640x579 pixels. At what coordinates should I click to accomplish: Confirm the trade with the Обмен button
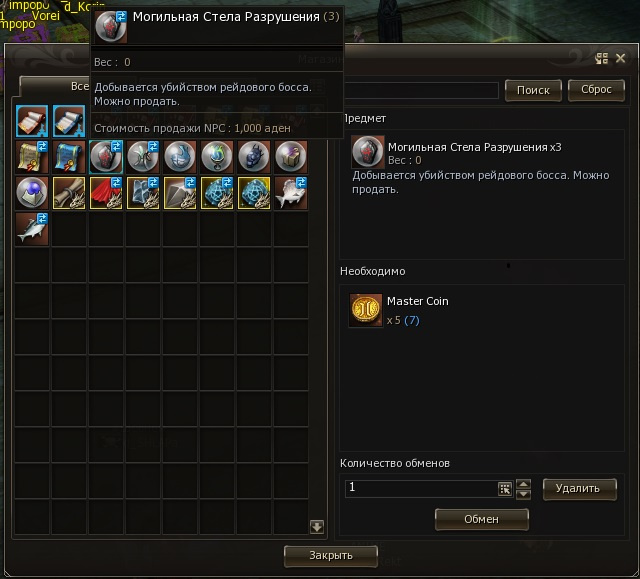[x=481, y=519]
